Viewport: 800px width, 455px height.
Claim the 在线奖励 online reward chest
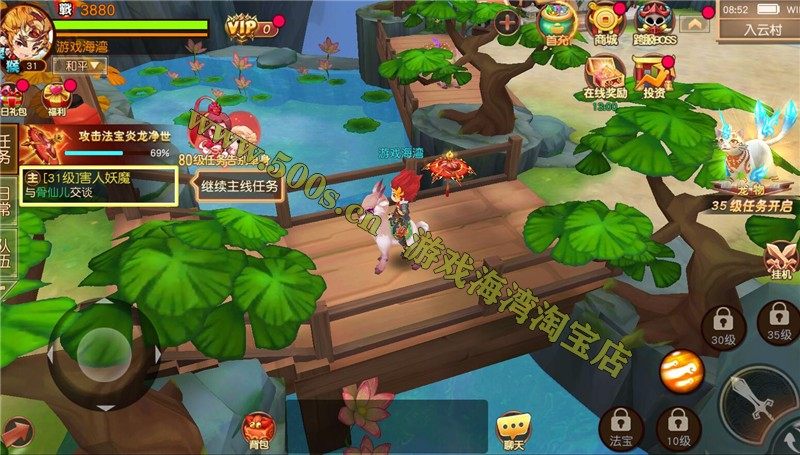click(605, 75)
